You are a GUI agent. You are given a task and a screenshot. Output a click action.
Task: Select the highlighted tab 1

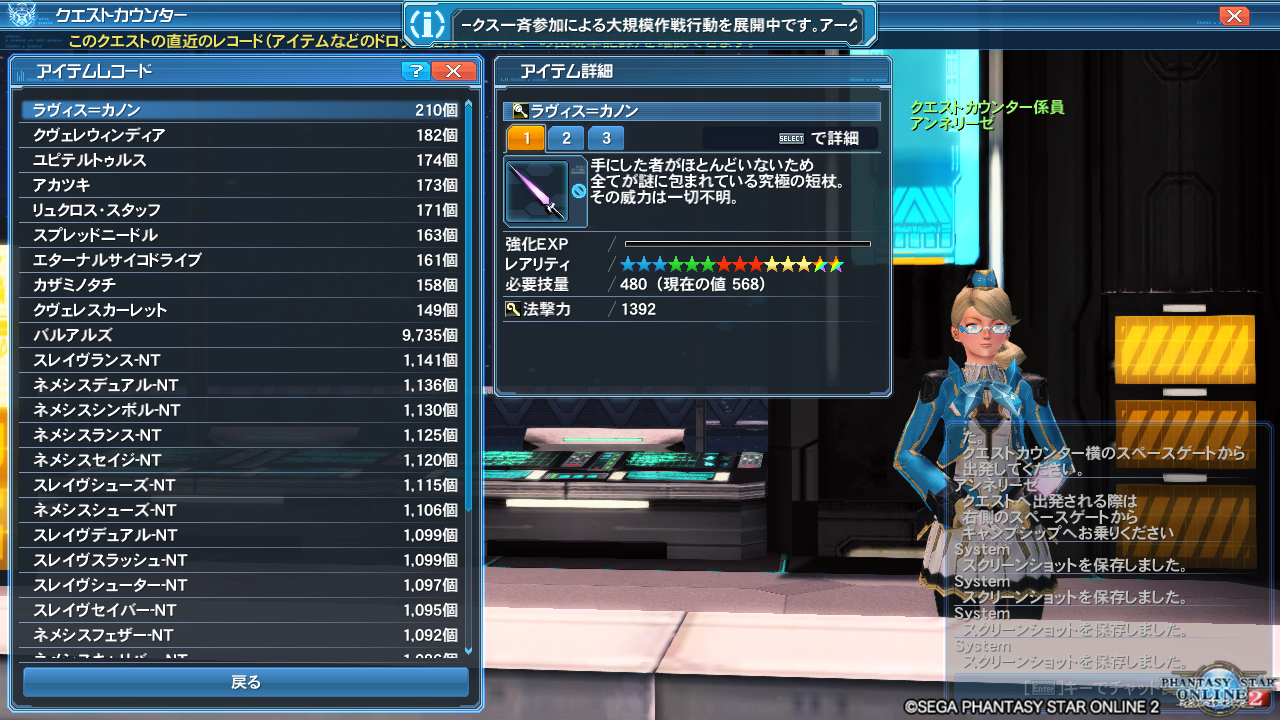coord(526,138)
